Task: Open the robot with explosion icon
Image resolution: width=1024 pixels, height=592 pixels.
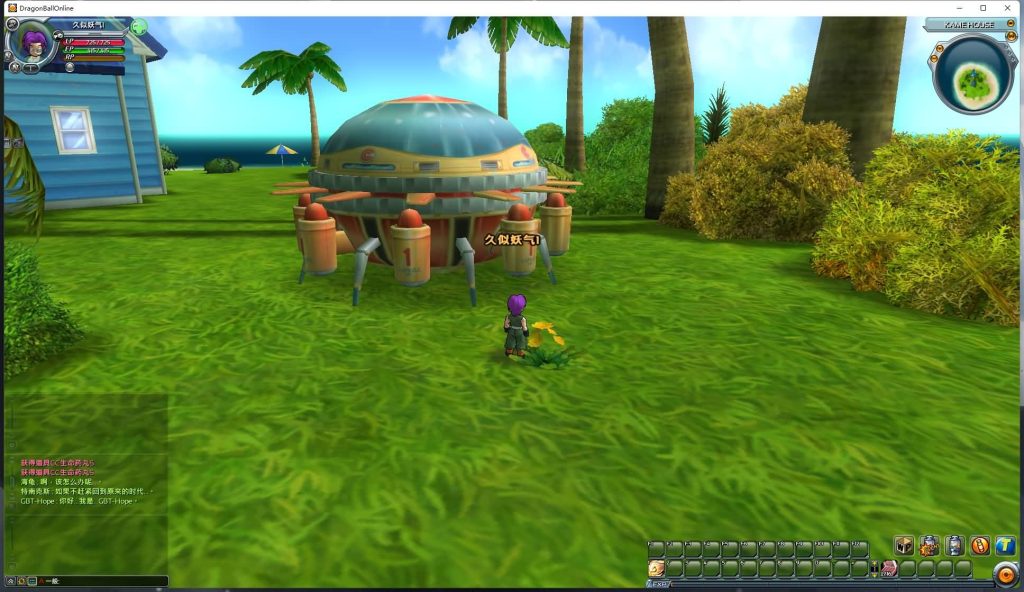Action: (929, 546)
